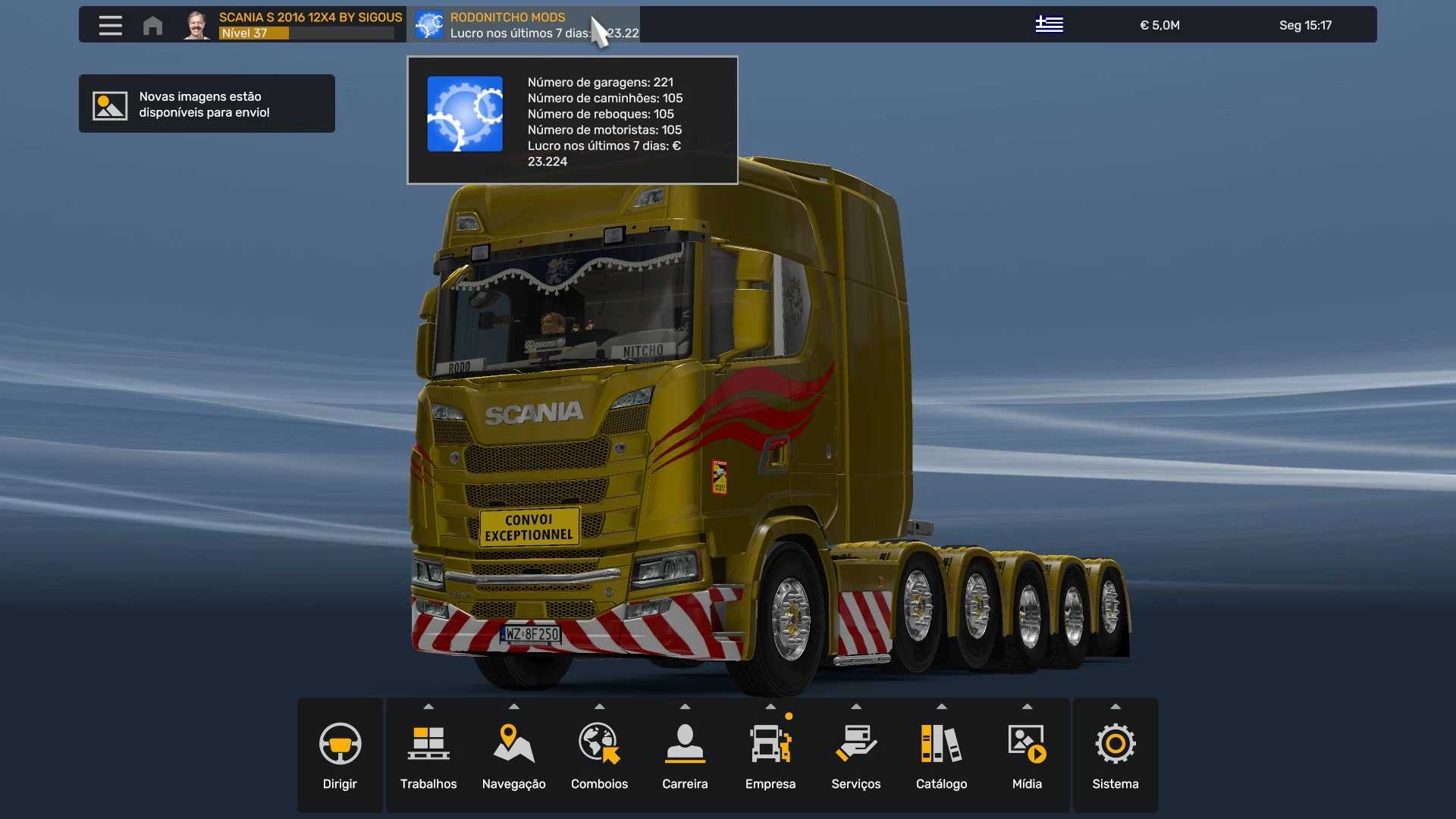Click the Greek flag icon
The image size is (1456, 819).
coord(1049,25)
